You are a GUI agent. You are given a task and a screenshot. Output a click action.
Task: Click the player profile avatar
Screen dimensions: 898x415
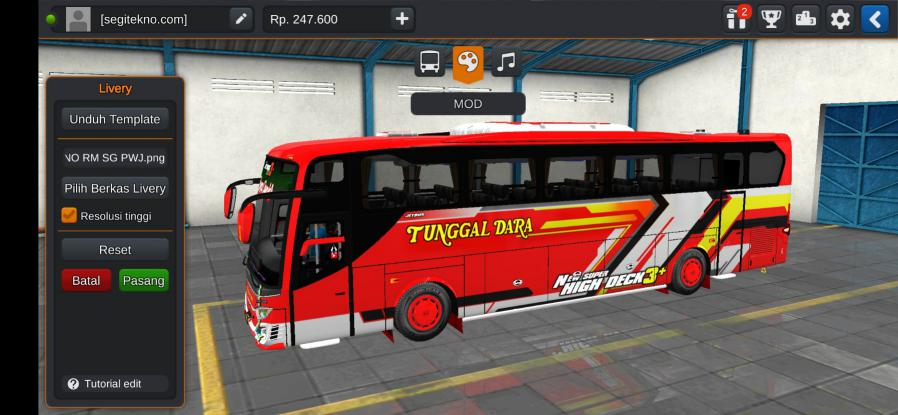pyautogui.click(x=78, y=18)
